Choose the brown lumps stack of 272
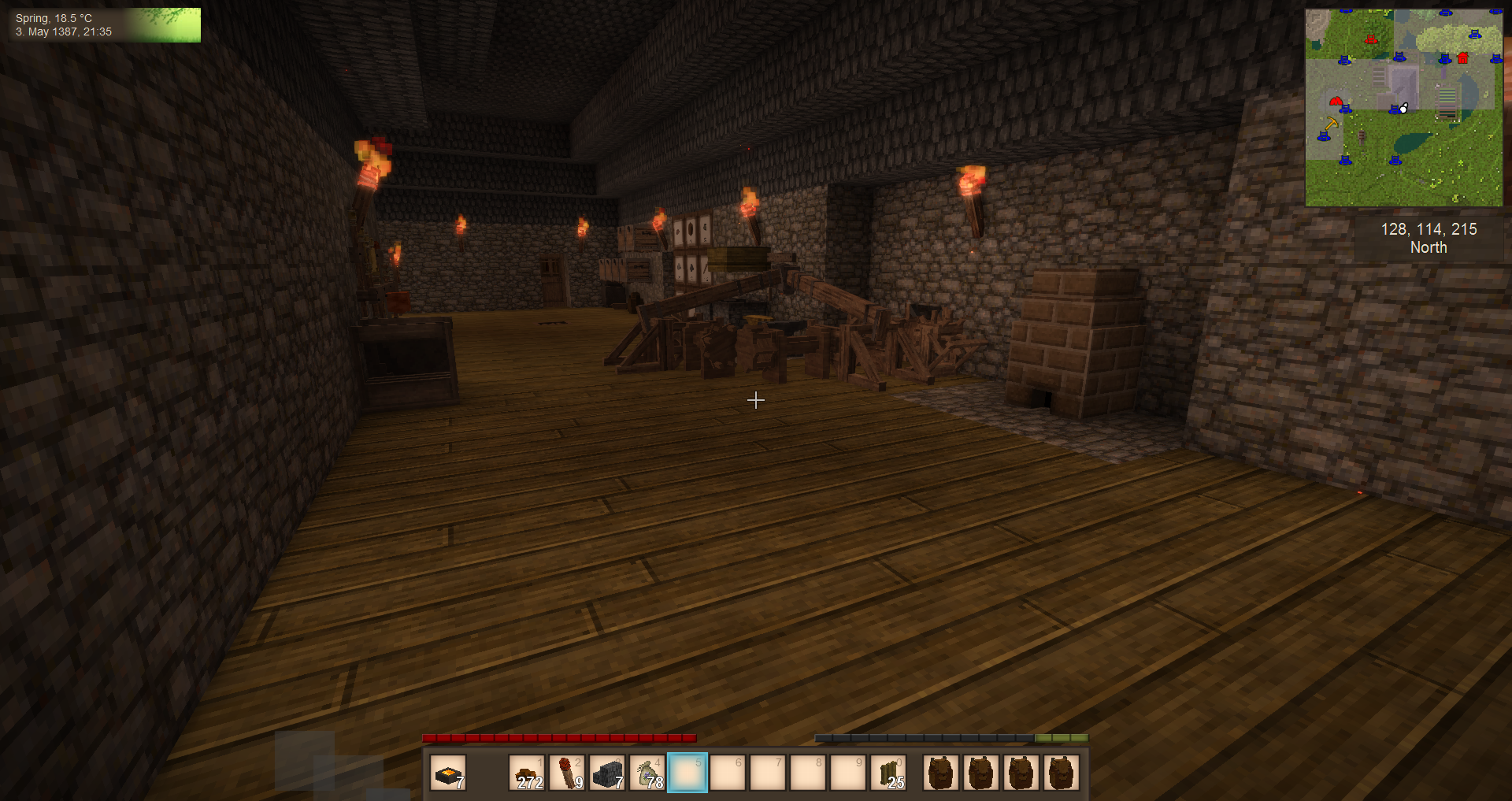Screen dimensions: 1512x801 (x=527, y=773)
